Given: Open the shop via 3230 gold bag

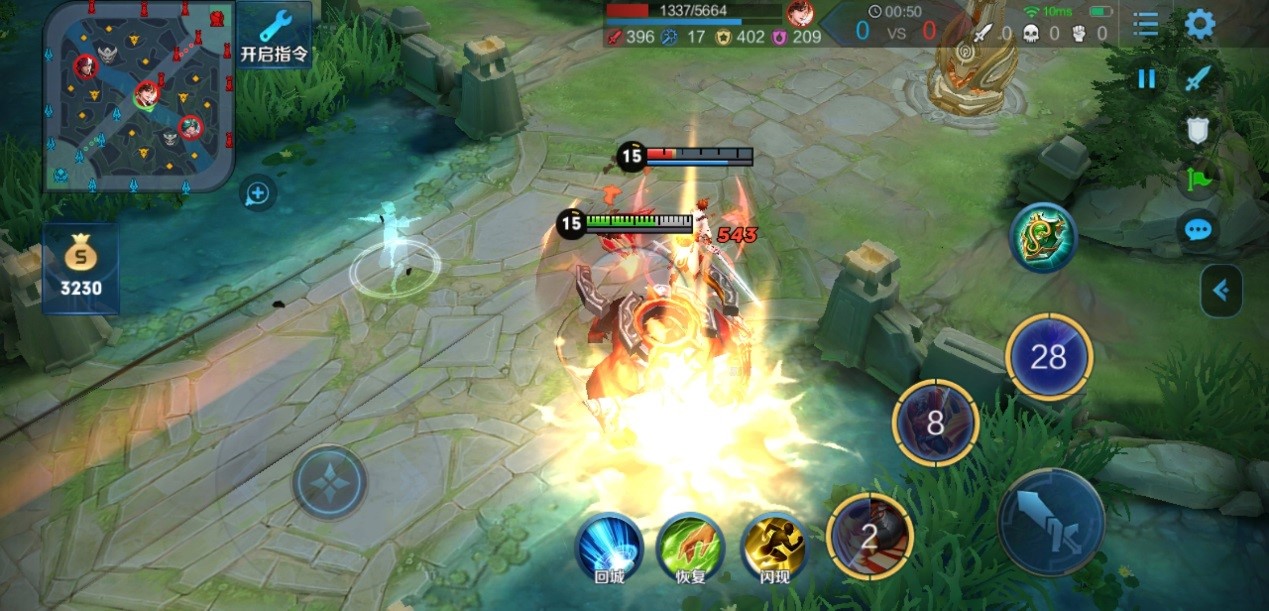Looking at the screenshot, I should 81,268.
